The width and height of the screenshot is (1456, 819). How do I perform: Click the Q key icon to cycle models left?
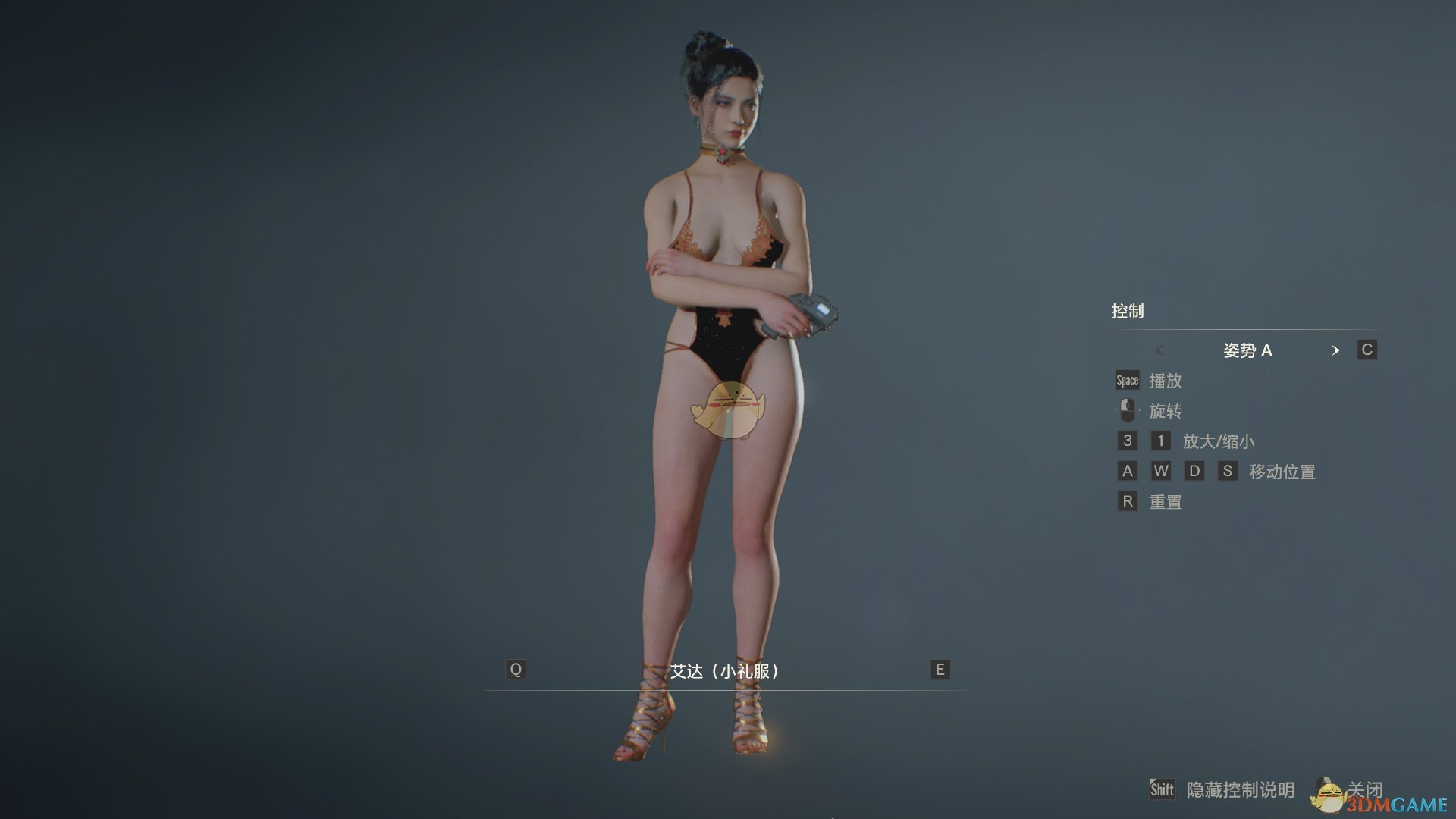click(516, 670)
